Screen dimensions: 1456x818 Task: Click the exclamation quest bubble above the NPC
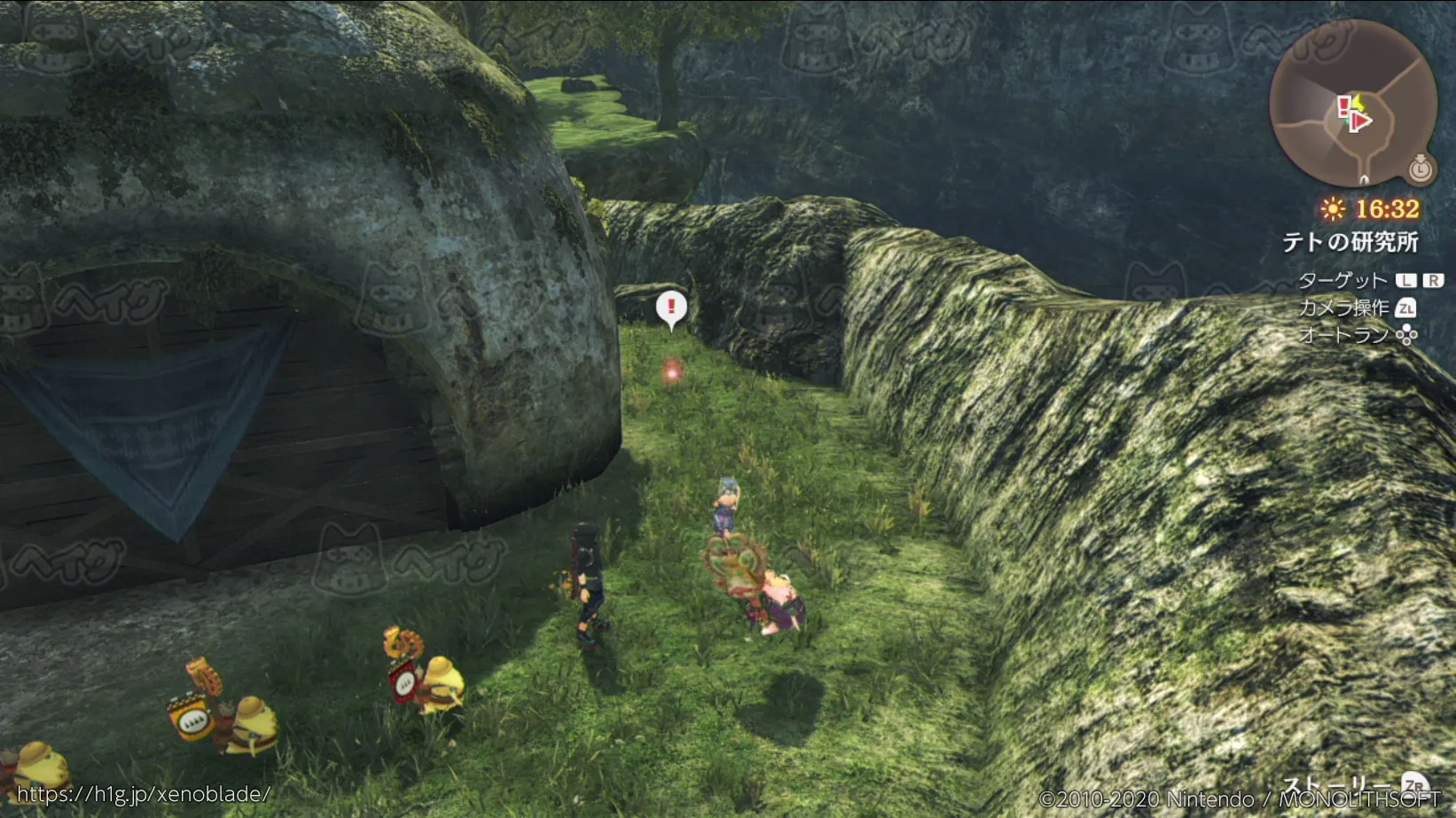tap(671, 308)
